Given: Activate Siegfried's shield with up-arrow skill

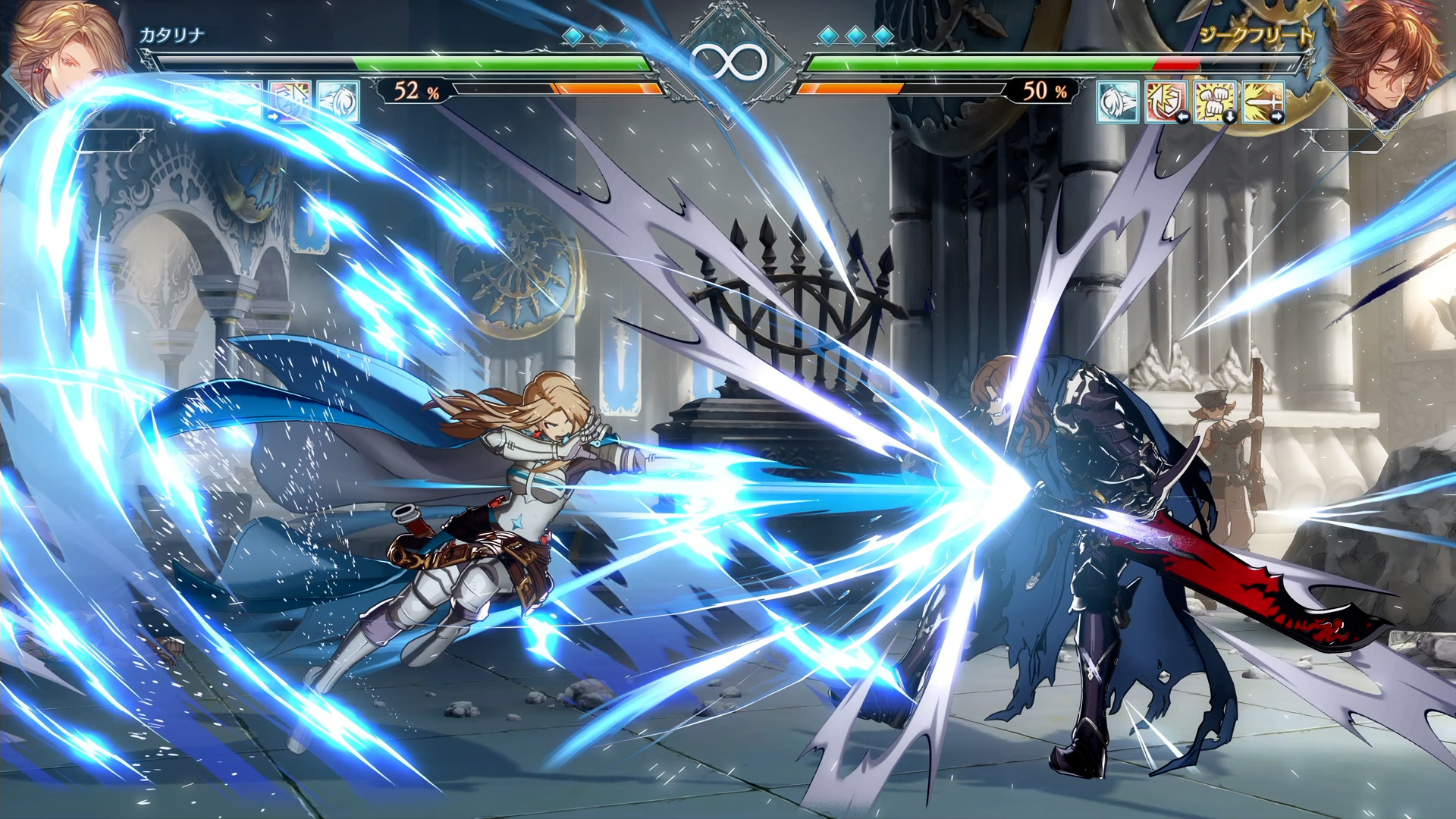Looking at the screenshot, I should pos(1166,102).
